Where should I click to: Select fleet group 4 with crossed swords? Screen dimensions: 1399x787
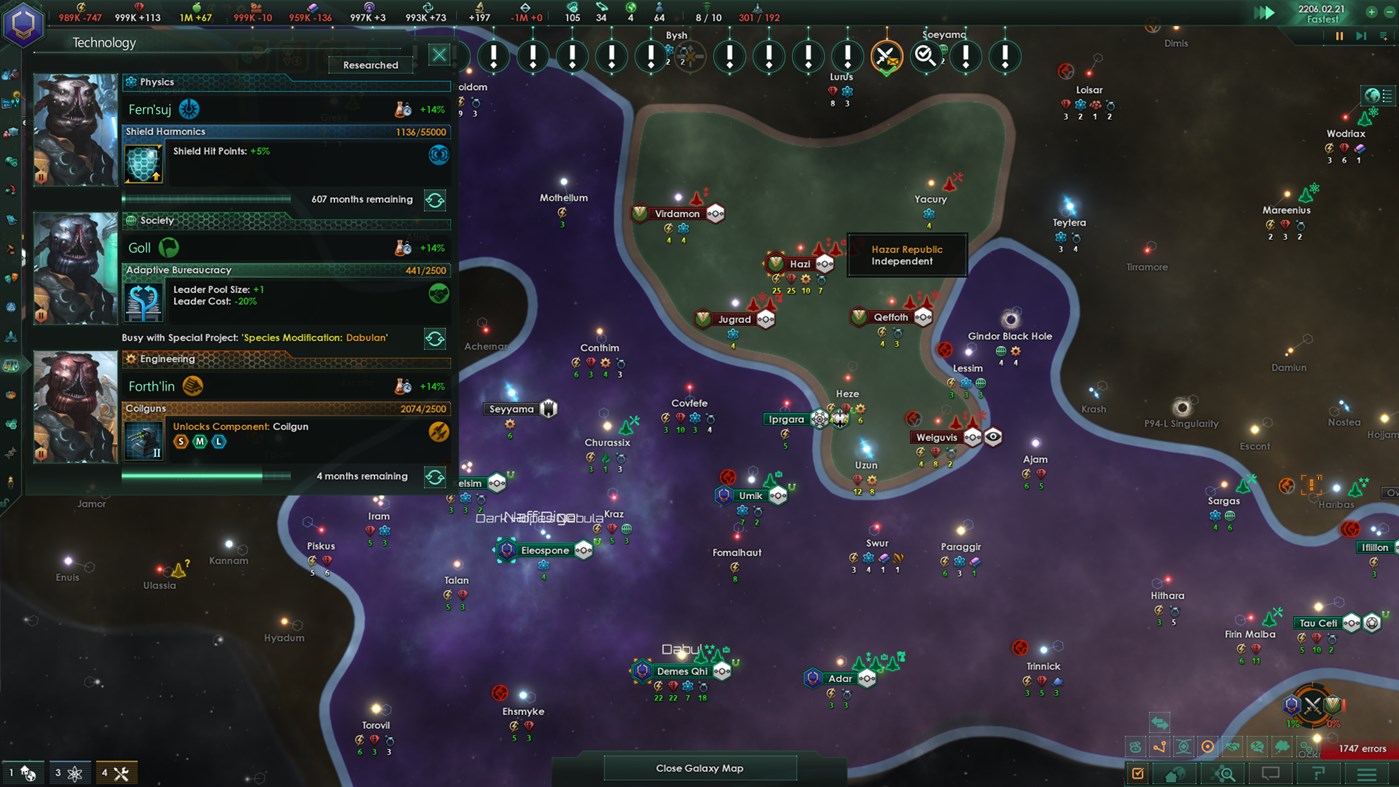(x=116, y=772)
